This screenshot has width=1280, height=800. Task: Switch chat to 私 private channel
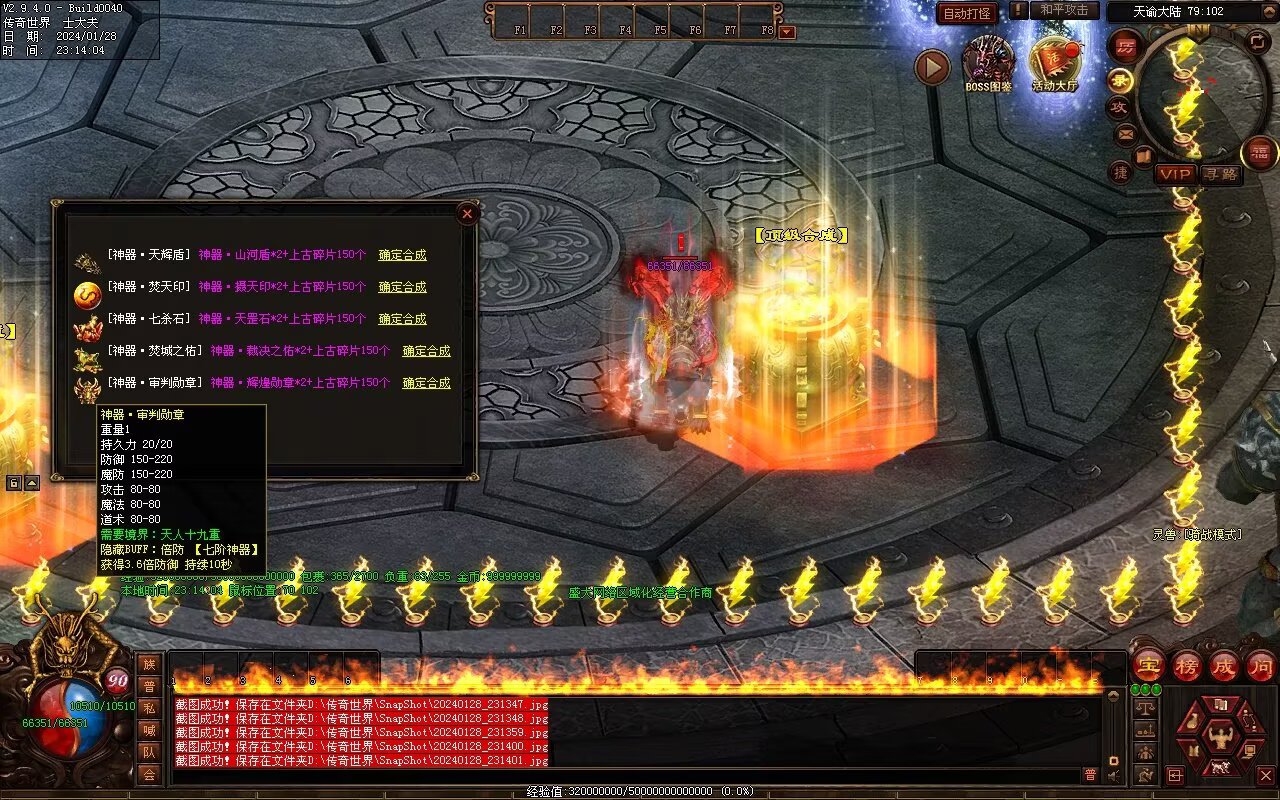tap(149, 708)
